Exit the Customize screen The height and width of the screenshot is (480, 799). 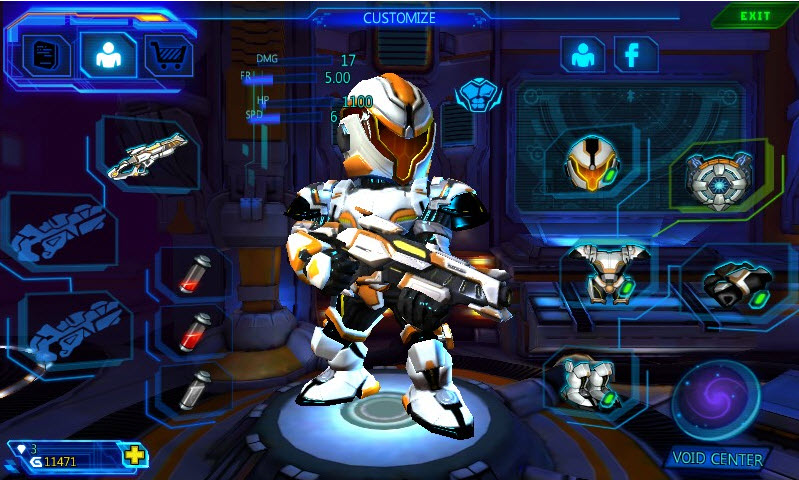click(755, 16)
